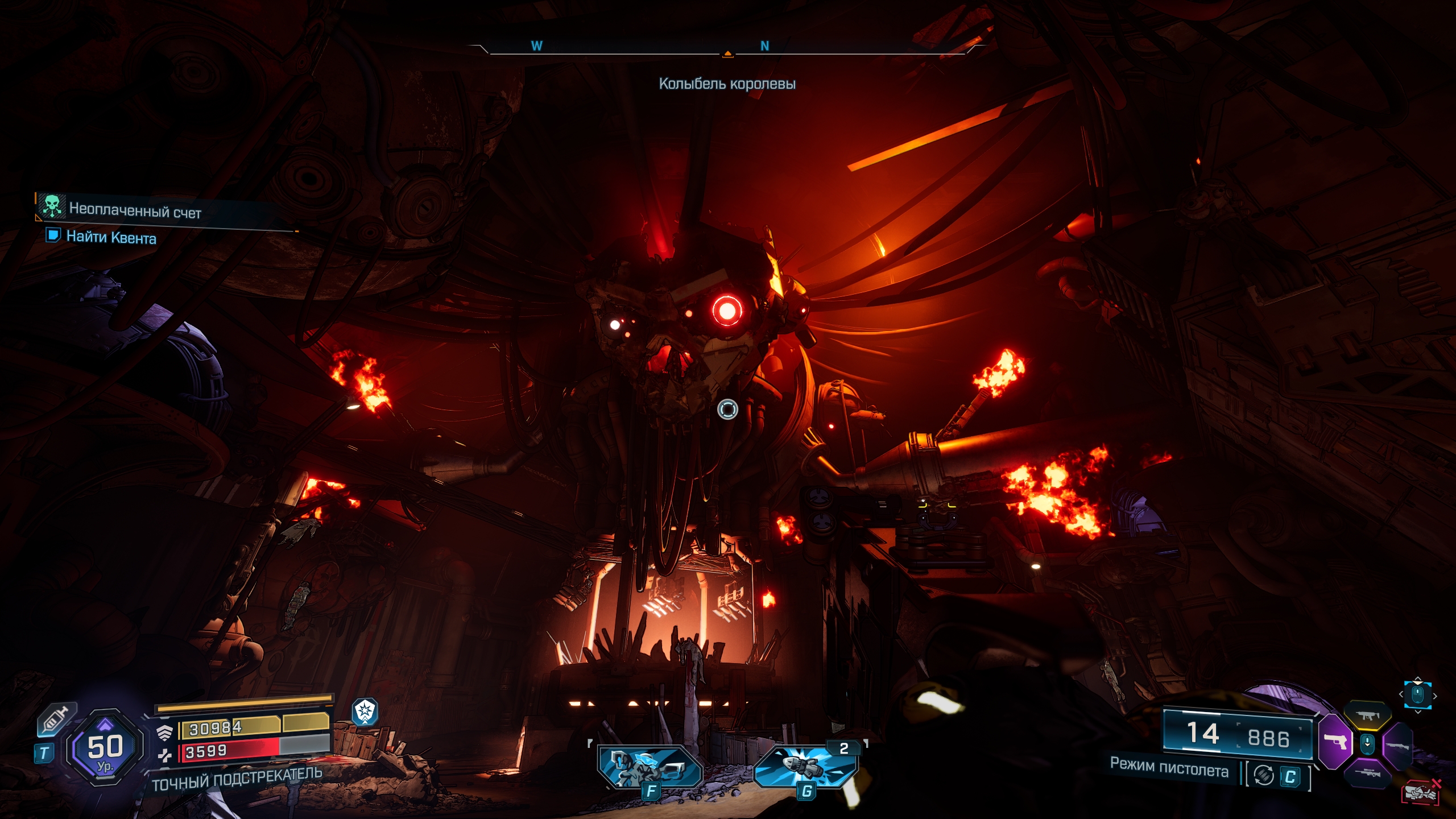Open the level 50 character badge
This screenshot has height=819, width=1456.
pyautogui.click(x=105, y=748)
